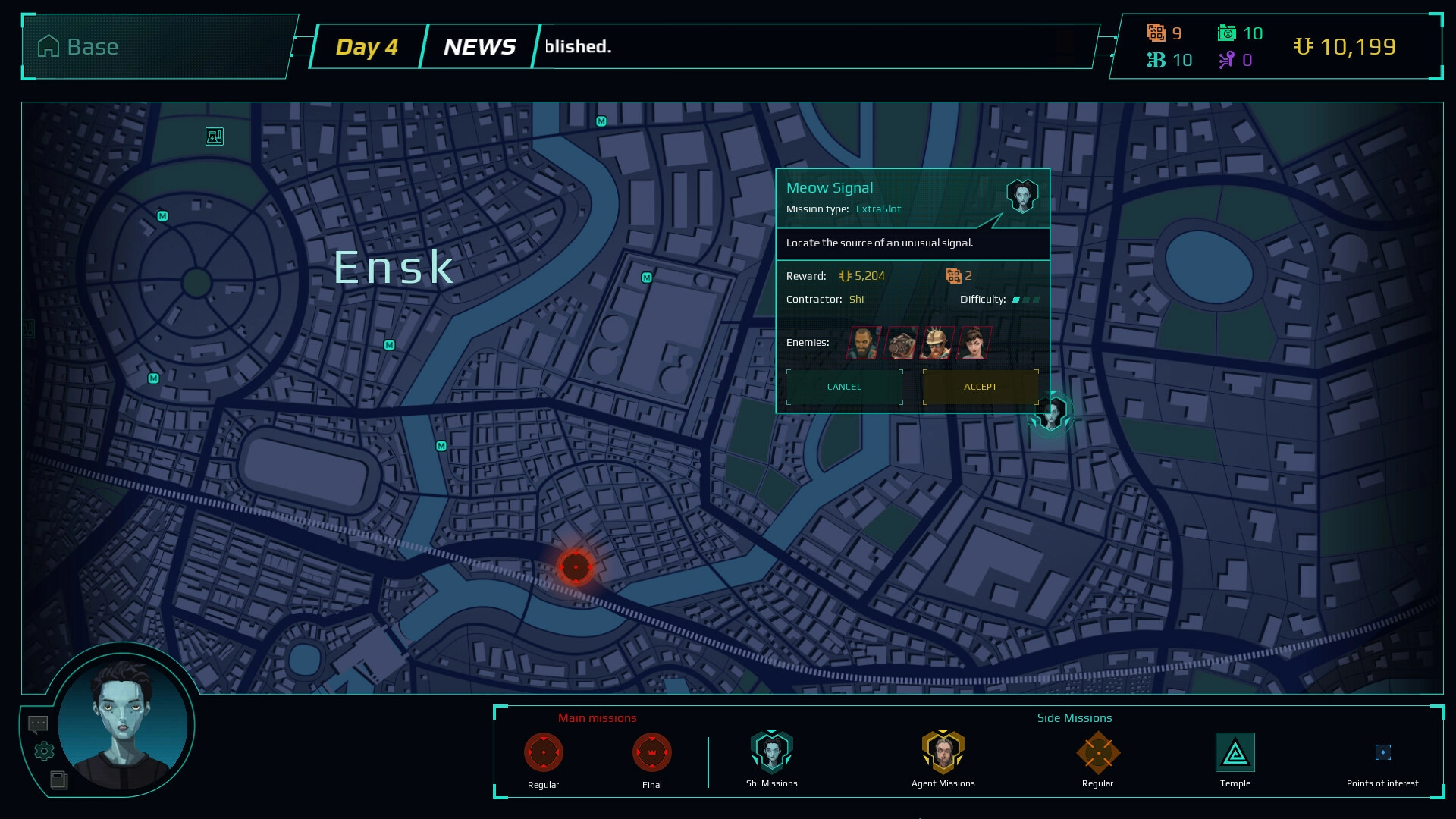This screenshot has width=1456, height=819.
Task: Filter map by Final main mission
Action: pyautogui.click(x=651, y=753)
